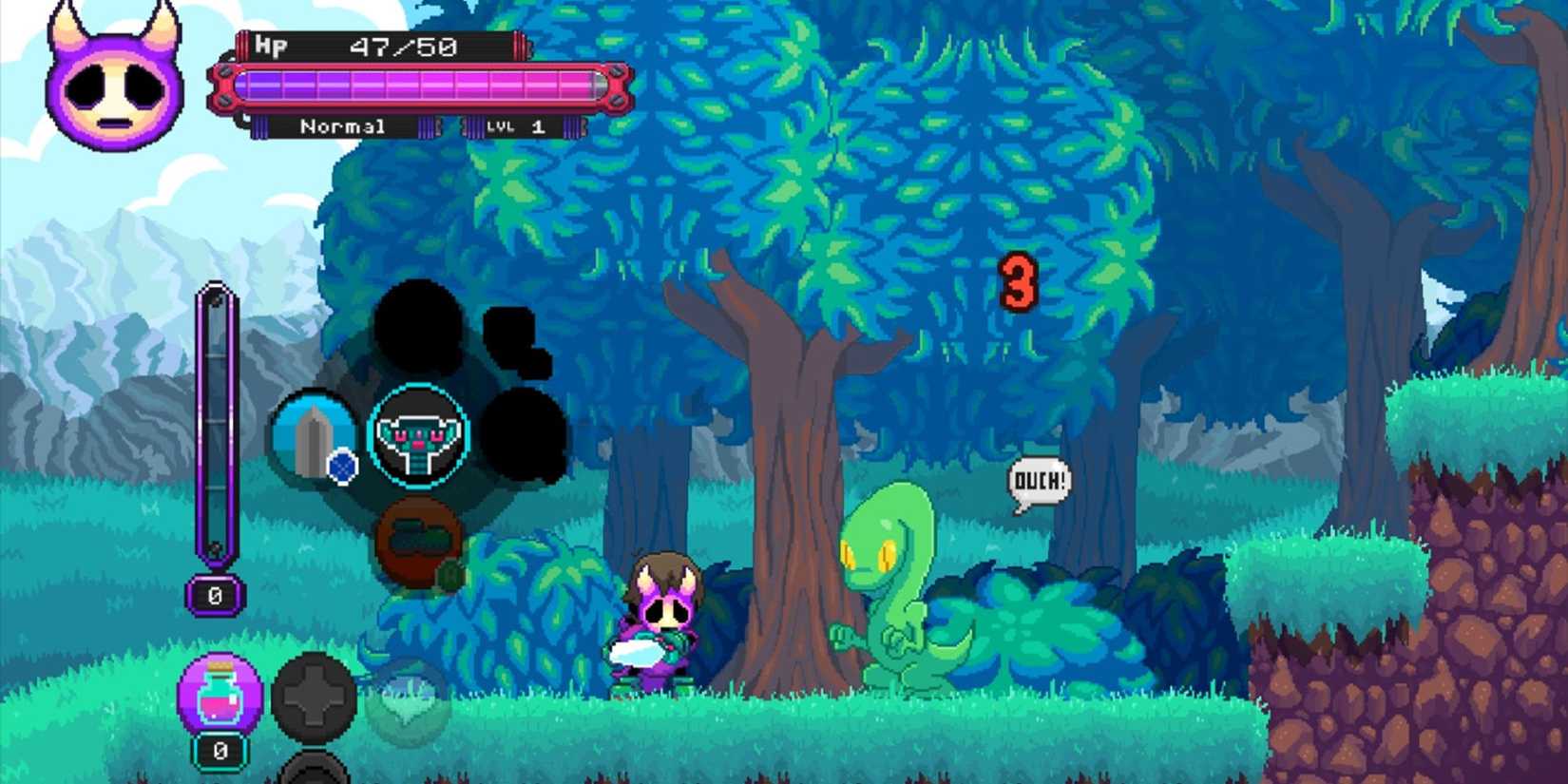Open the pink health potion slot

point(220,694)
